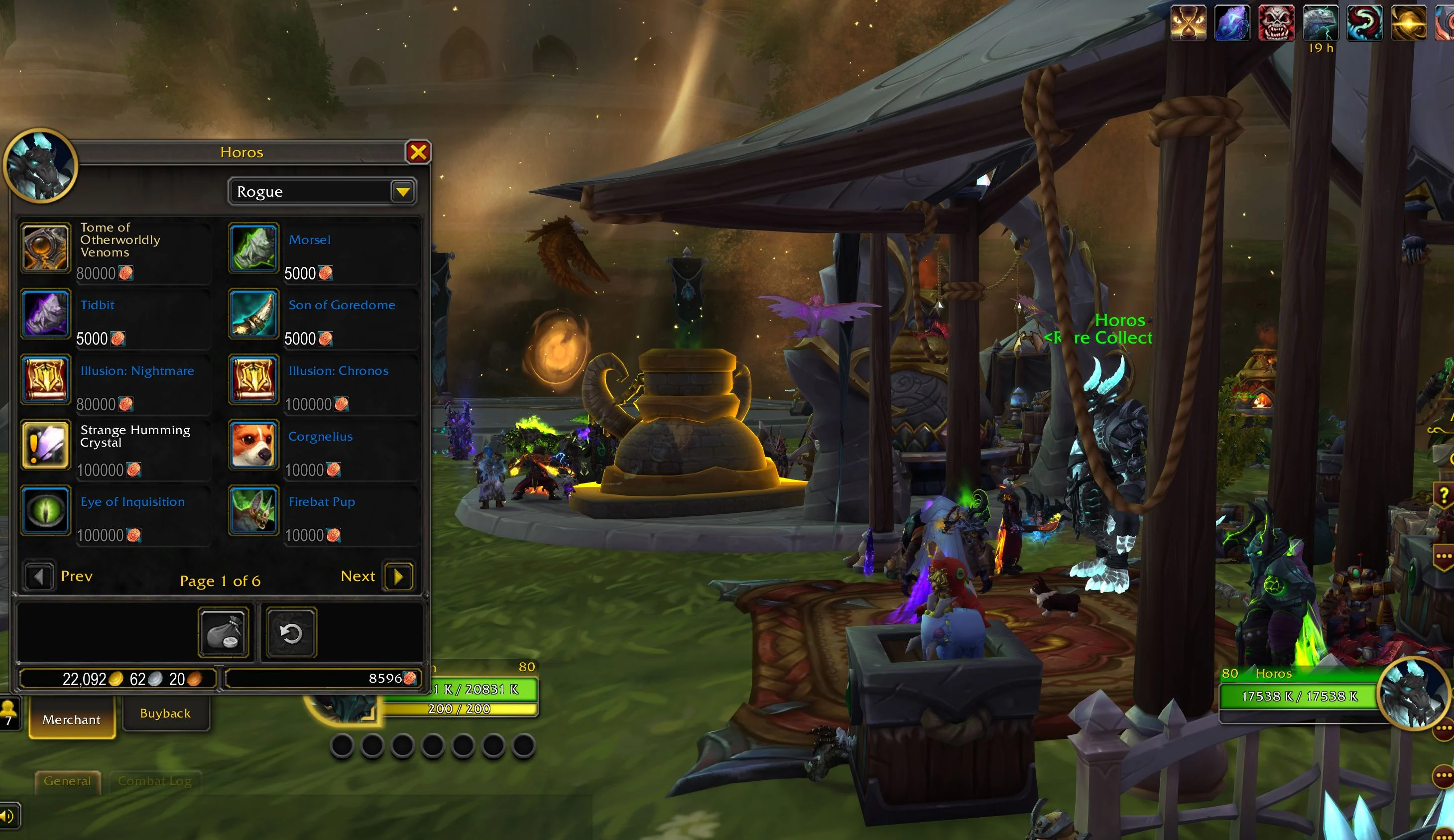The height and width of the screenshot is (840, 1454).
Task: Select the Tidbit merchant item
Action: click(x=46, y=313)
